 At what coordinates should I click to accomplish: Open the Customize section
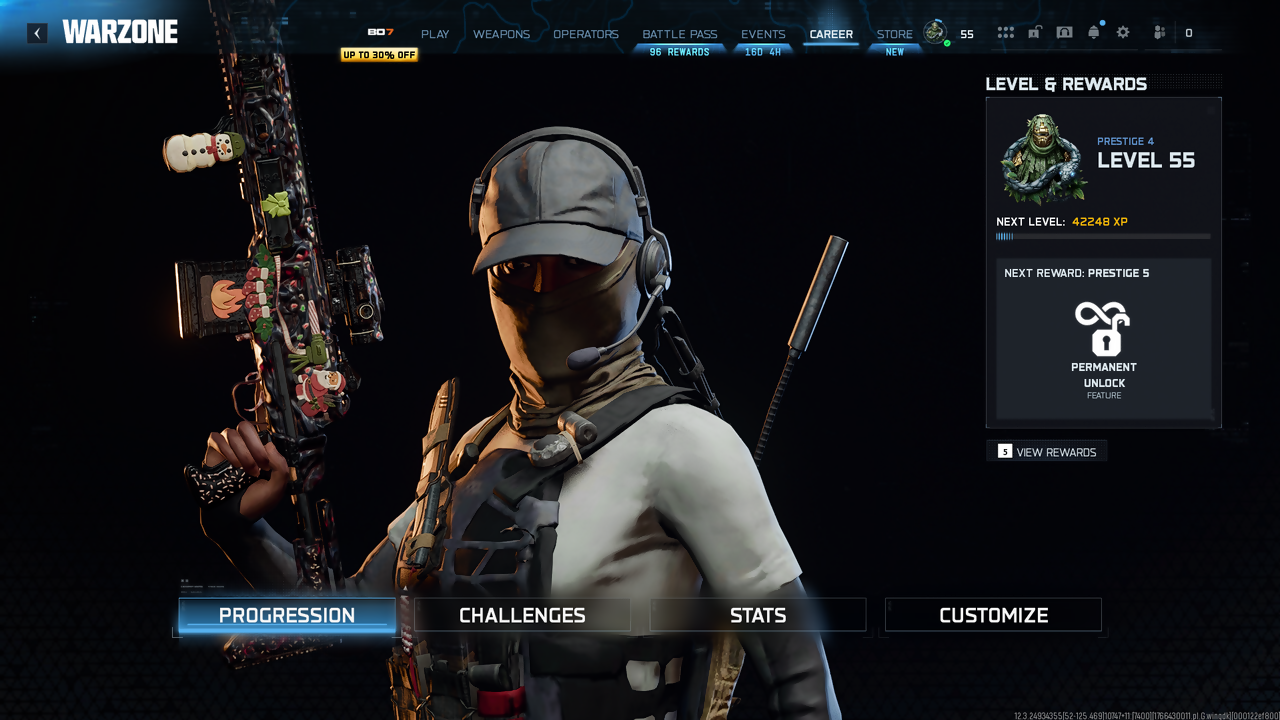click(993, 615)
